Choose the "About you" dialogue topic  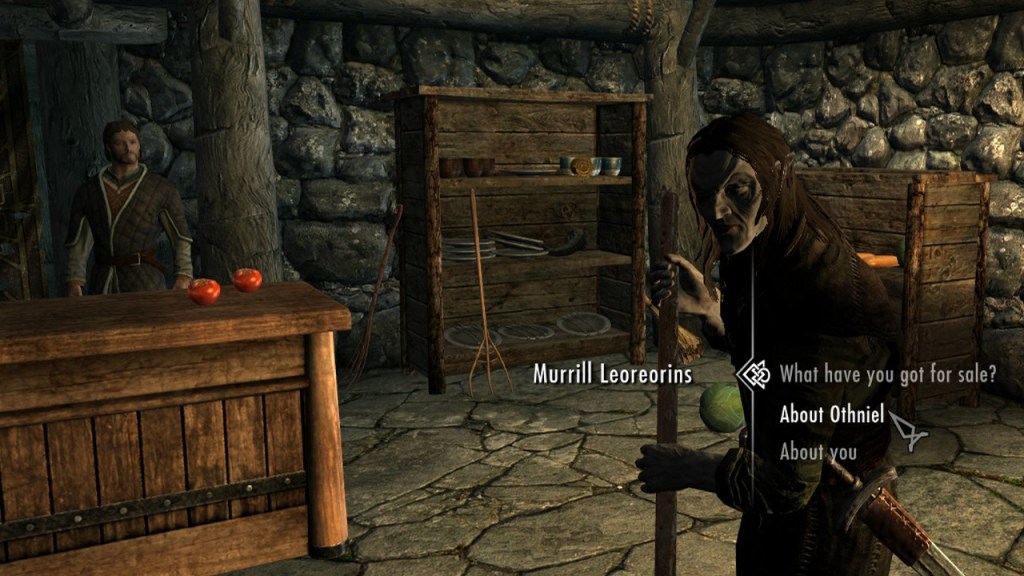coord(818,452)
